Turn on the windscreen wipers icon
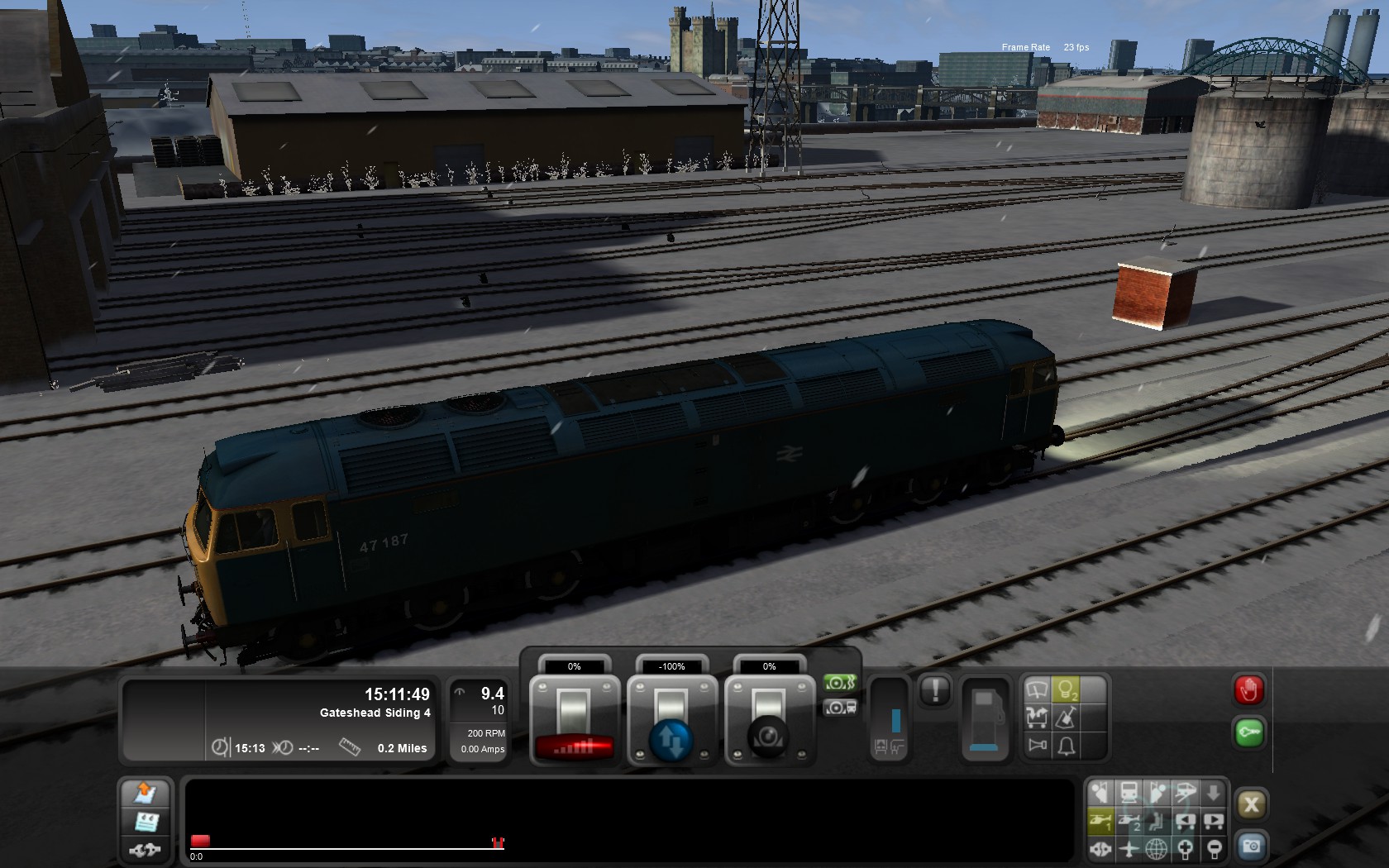1389x868 pixels. 1037,689
